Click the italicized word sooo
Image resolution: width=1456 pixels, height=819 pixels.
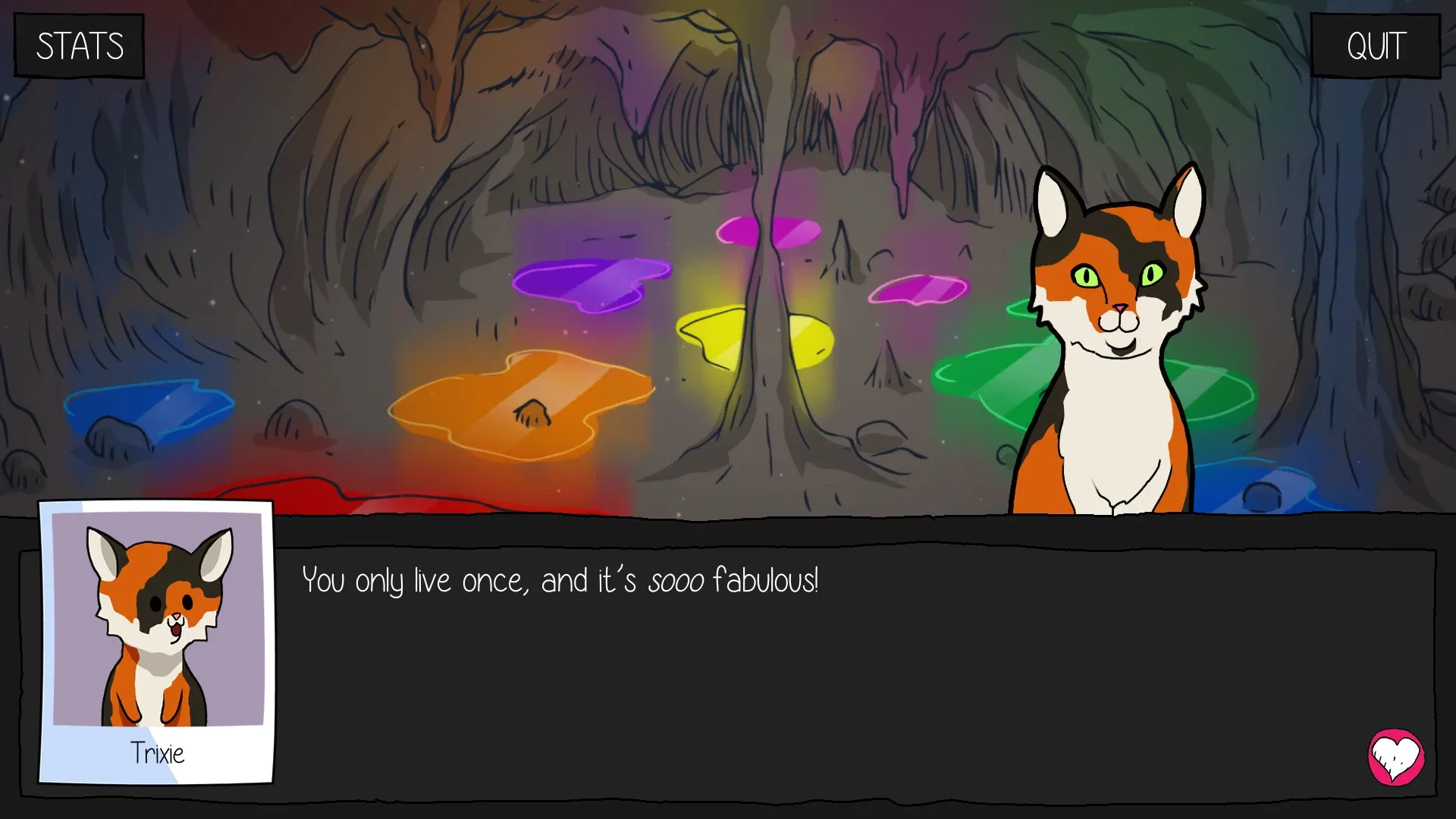677,580
